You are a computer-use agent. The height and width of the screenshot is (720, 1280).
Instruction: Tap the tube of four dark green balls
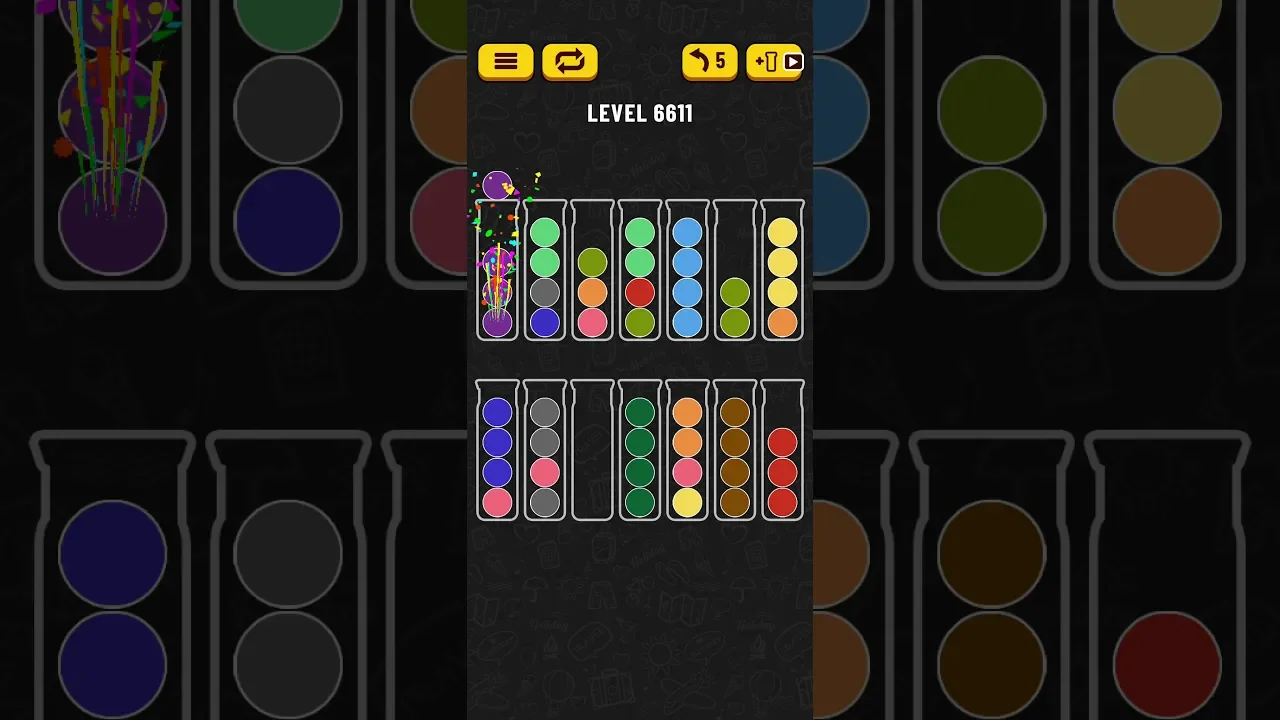click(640, 450)
